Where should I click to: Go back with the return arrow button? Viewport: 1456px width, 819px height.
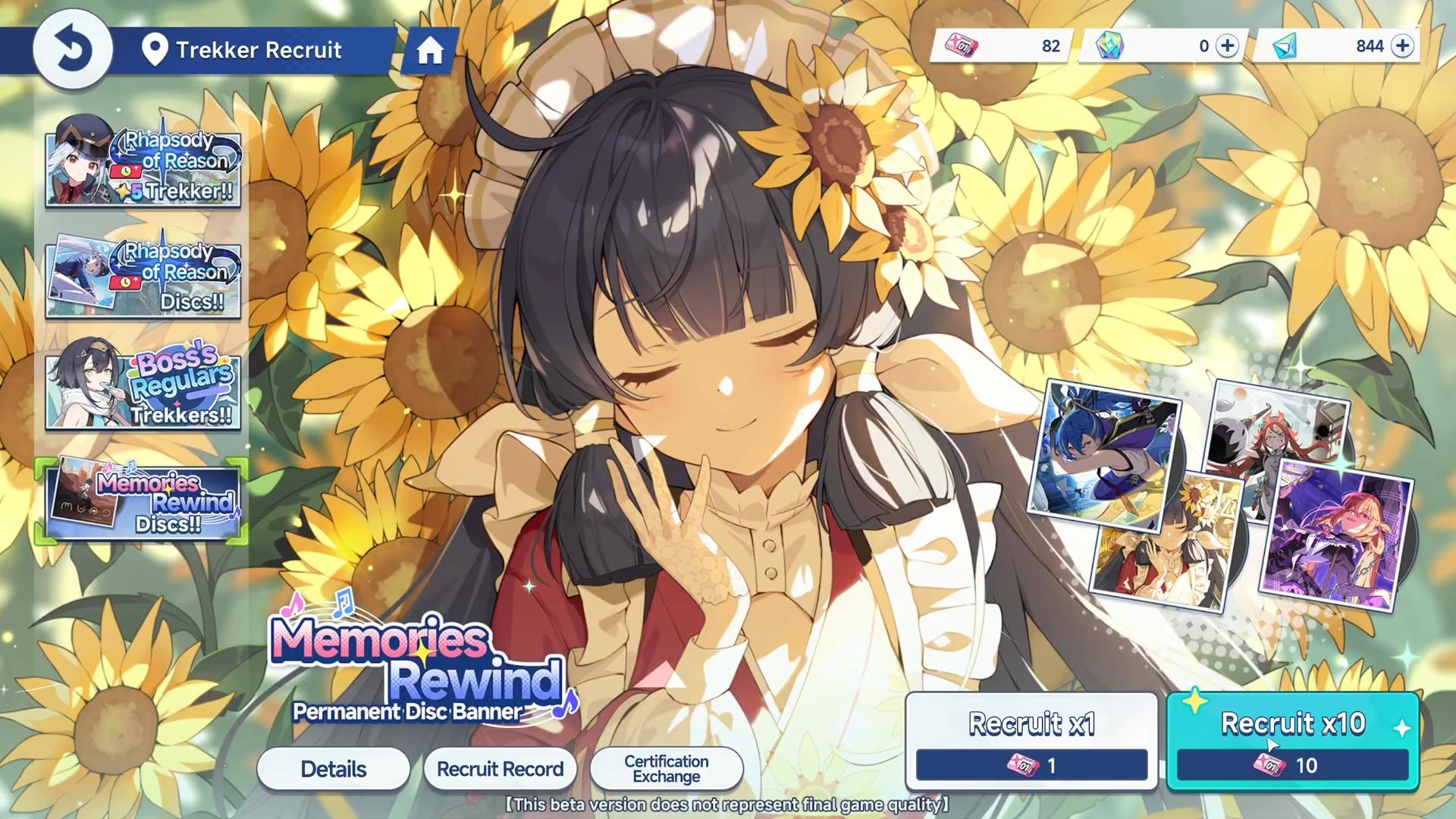coord(73,50)
